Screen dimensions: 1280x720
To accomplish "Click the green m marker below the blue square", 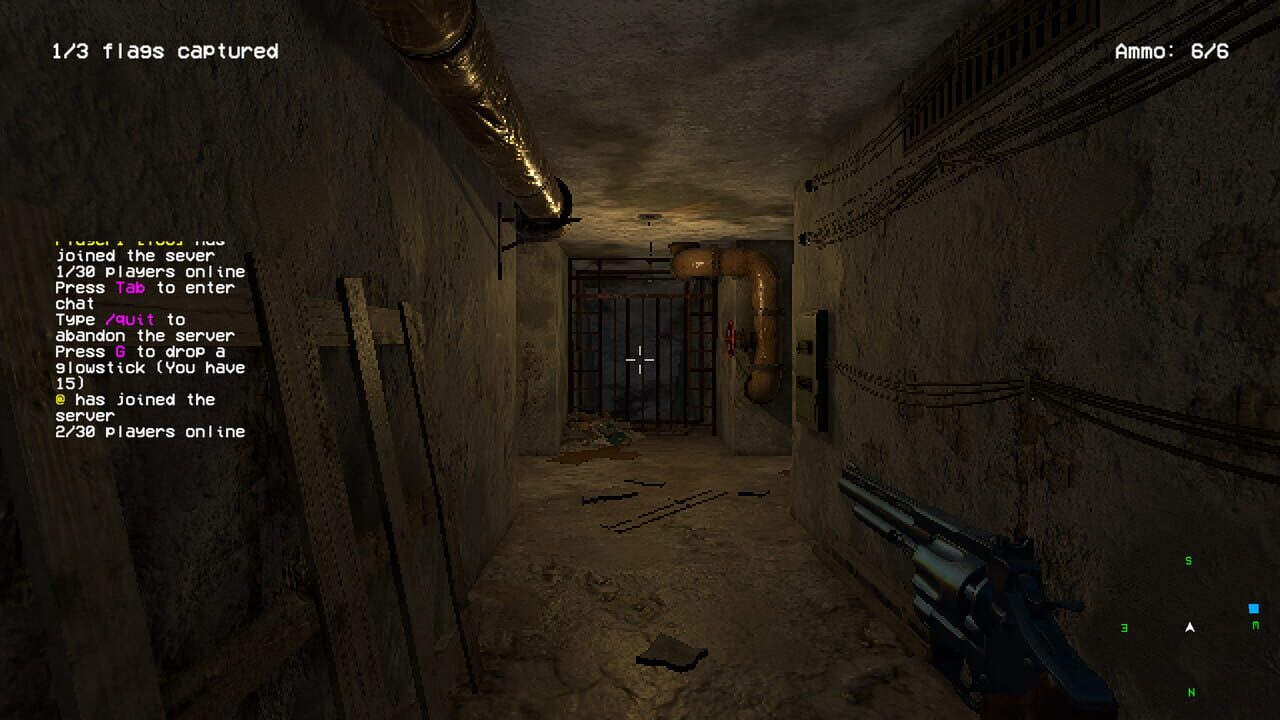I will [1256, 625].
